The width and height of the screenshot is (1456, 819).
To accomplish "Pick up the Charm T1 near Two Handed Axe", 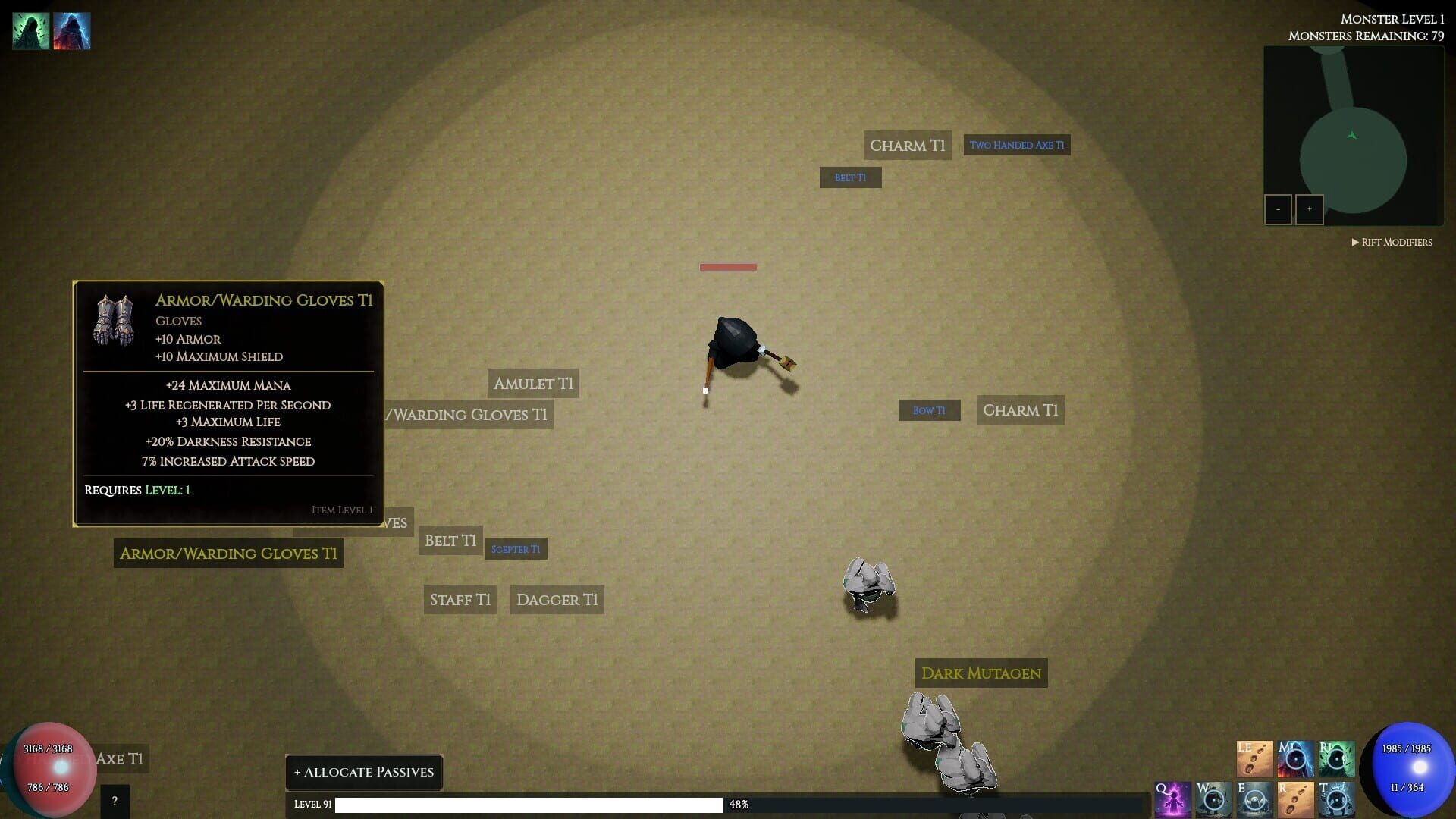I will tap(907, 144).
